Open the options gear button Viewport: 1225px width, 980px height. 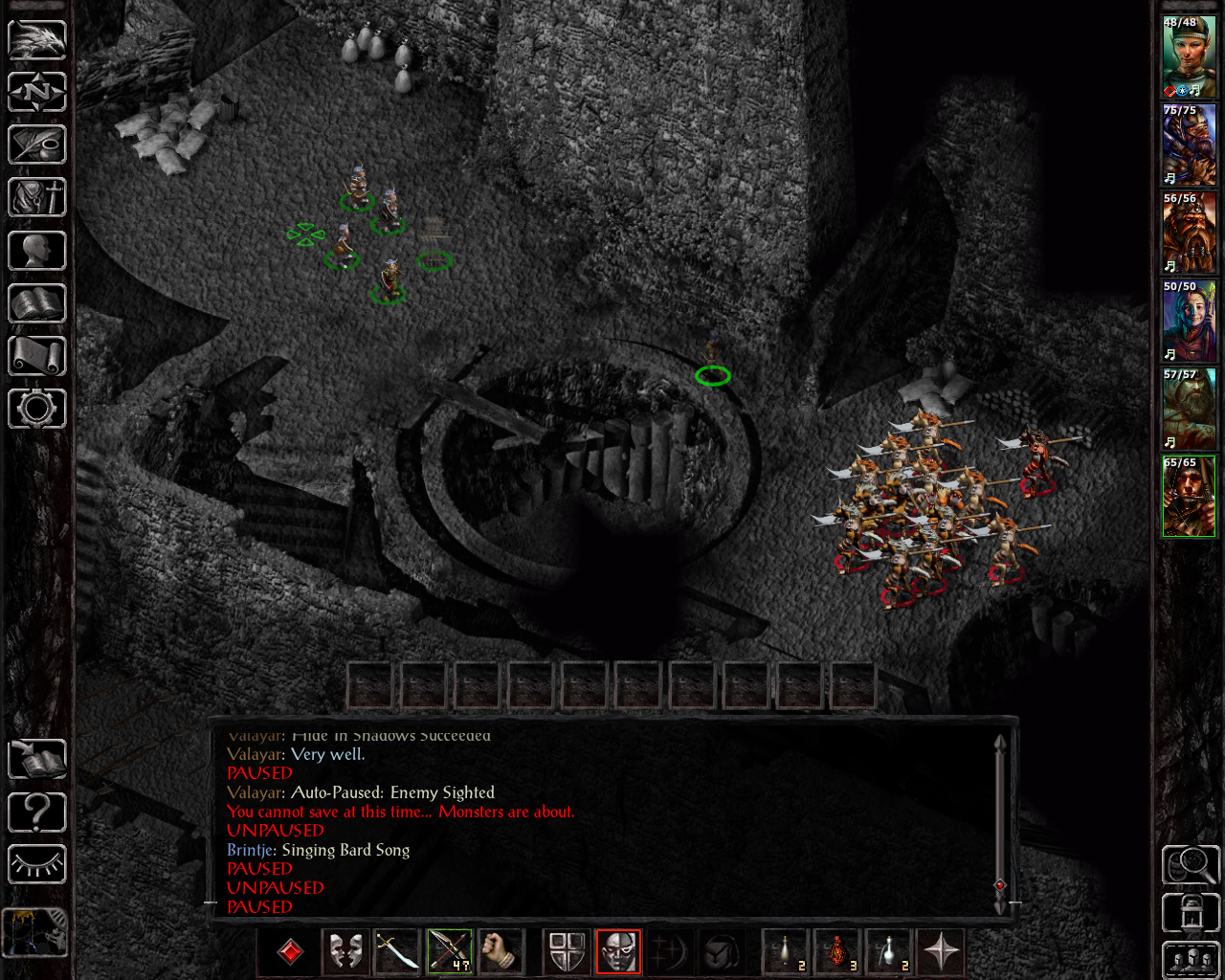pos(36,409)
